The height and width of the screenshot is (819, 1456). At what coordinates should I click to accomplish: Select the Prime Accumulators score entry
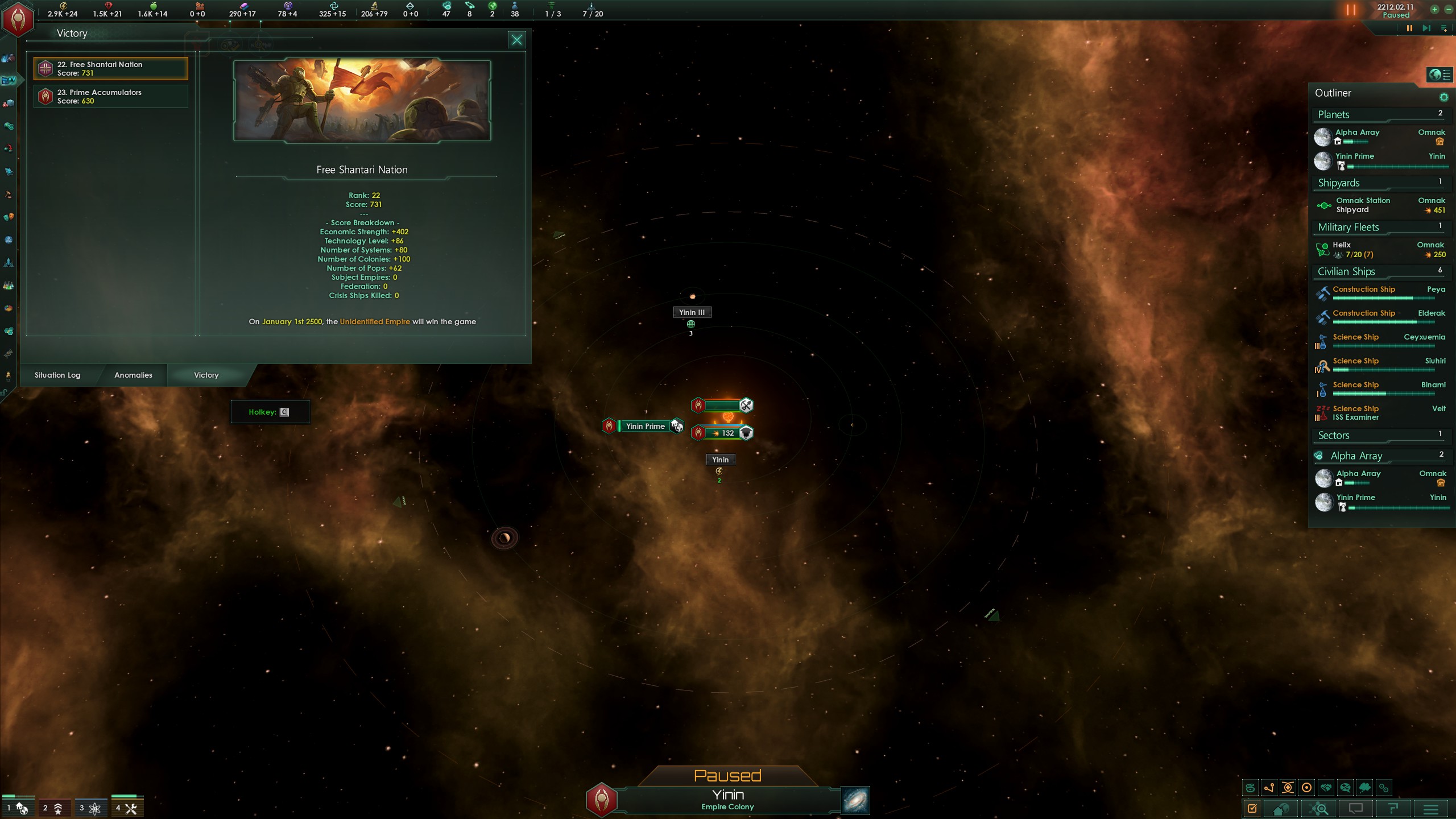pos(111,97)
